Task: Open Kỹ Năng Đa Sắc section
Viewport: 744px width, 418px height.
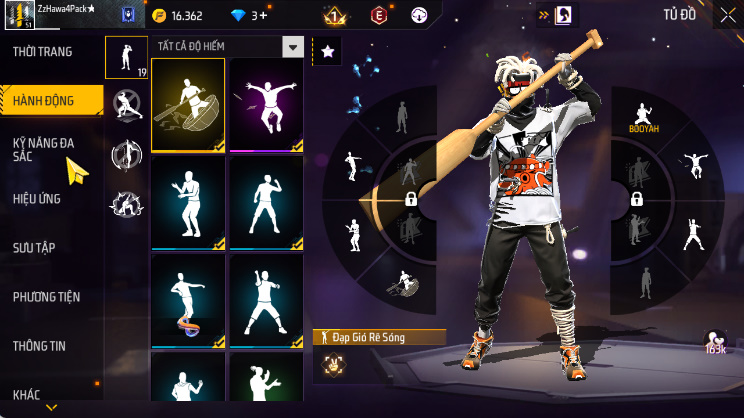Action: pos(43,150)
